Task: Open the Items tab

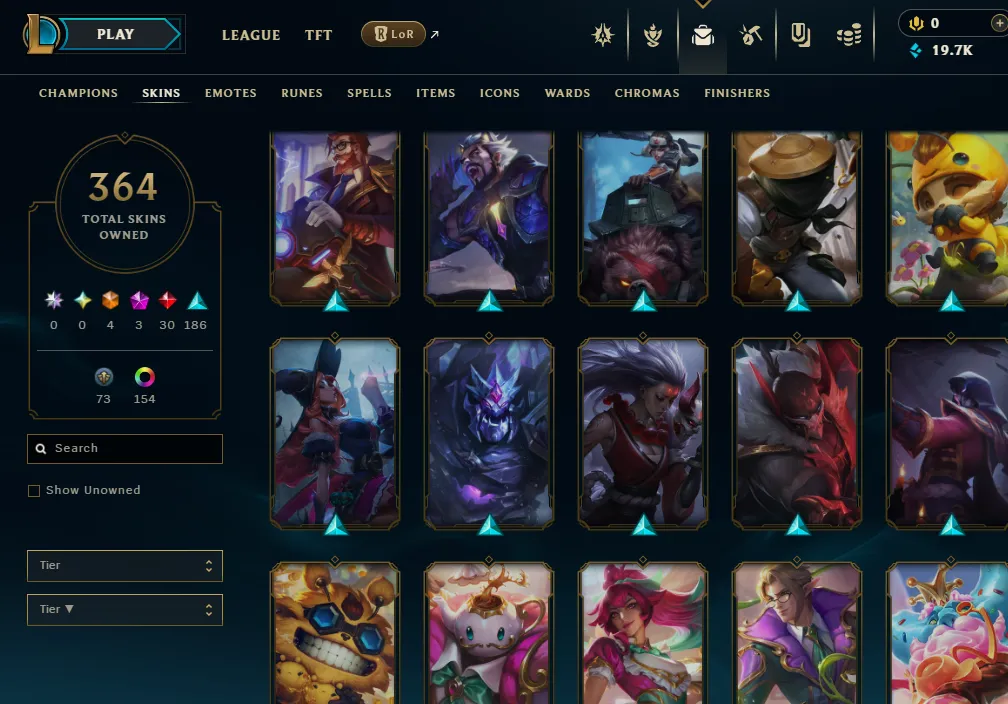Action: tap(436, 93)
